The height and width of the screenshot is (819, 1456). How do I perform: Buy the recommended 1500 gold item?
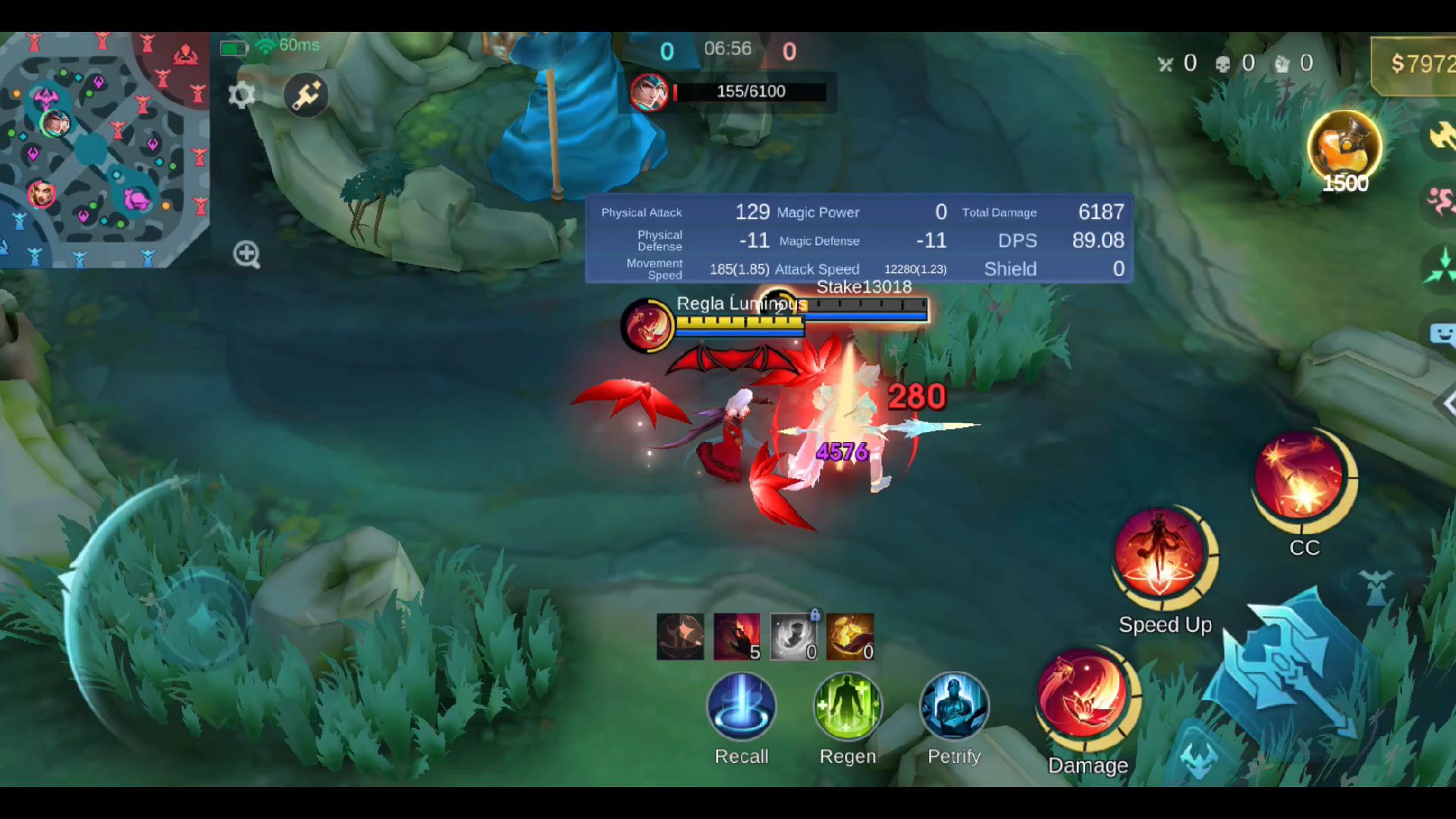tap(1345, 148)
